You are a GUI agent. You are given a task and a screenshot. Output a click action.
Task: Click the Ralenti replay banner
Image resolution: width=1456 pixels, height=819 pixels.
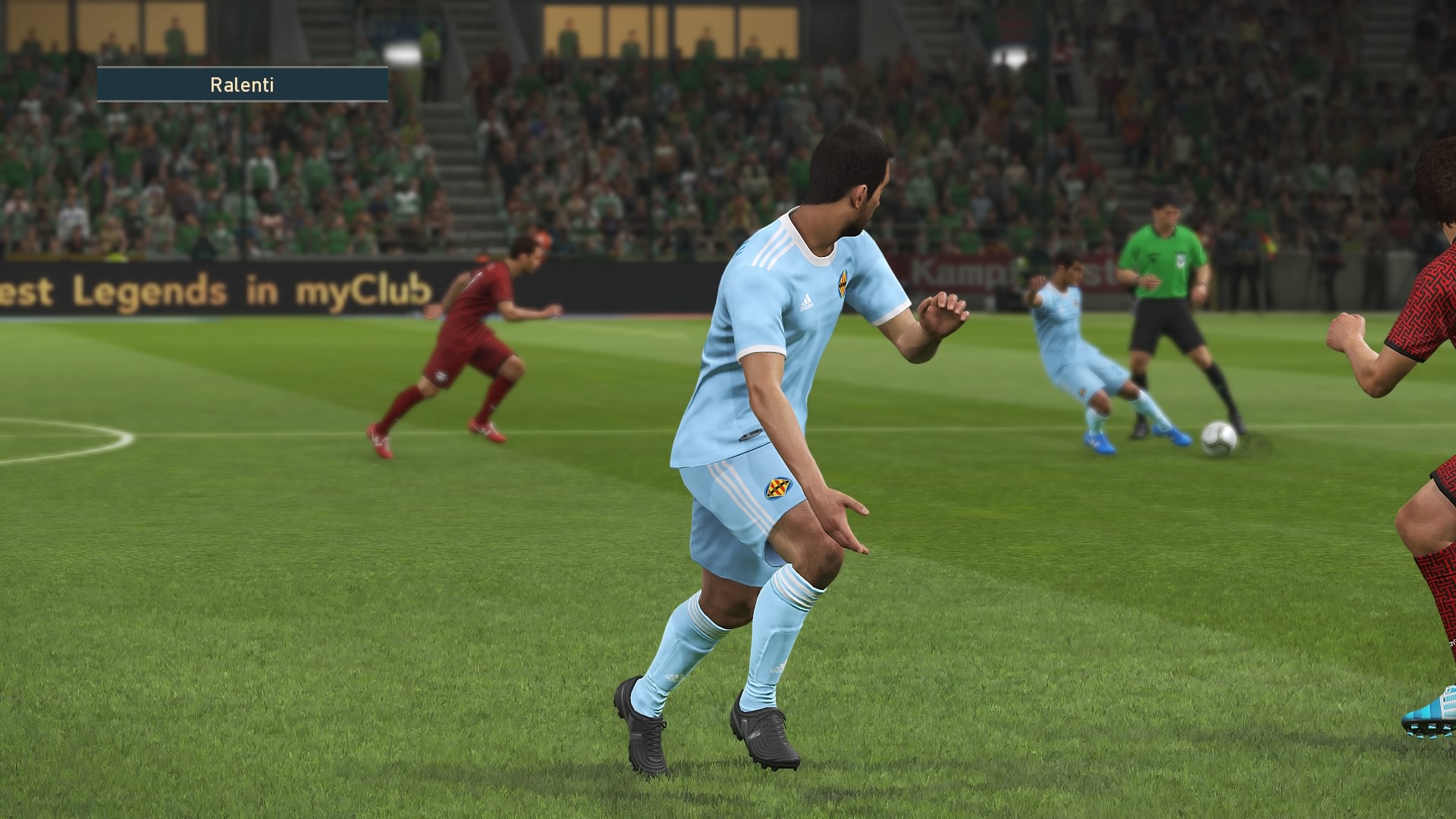click(x=243, y=84)
